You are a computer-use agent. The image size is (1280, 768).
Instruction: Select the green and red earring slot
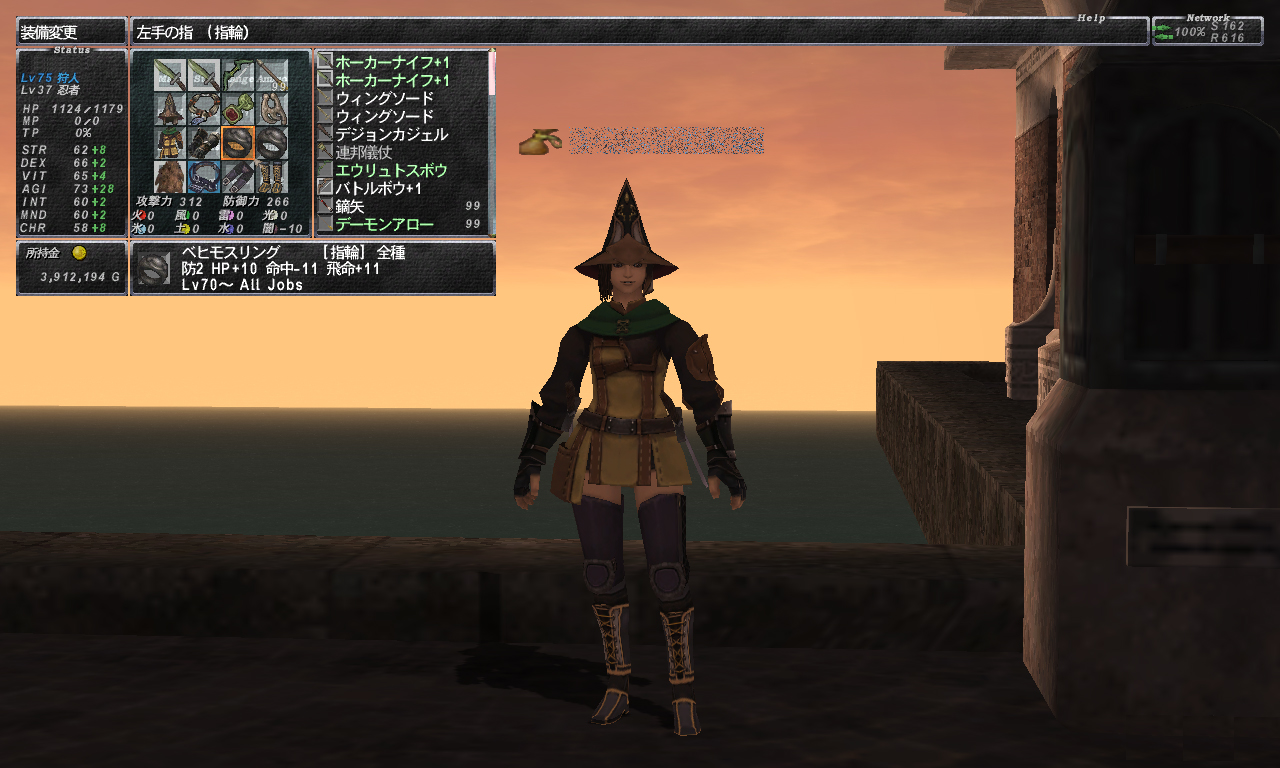238,109
